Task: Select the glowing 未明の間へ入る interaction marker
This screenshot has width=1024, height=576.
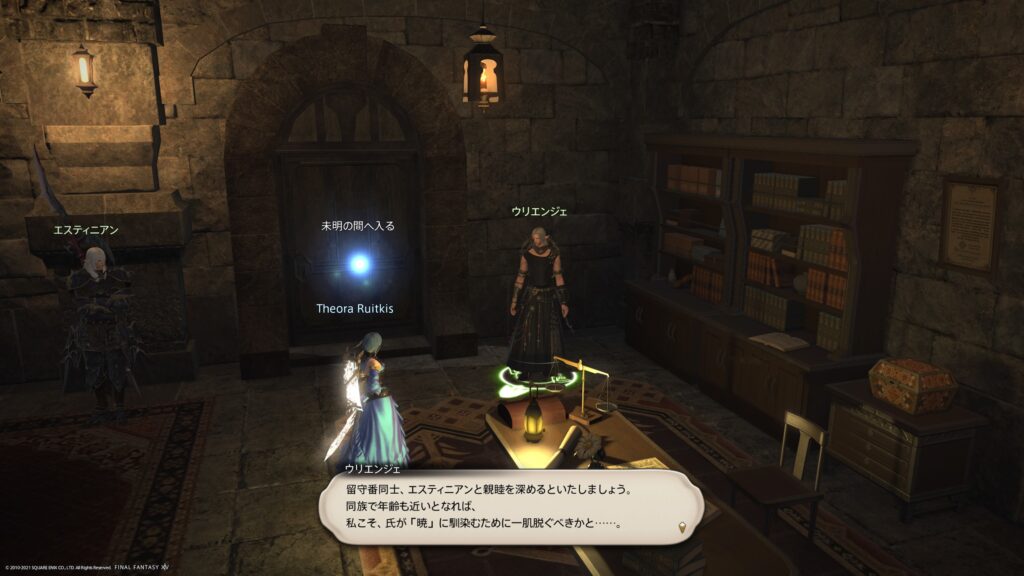Action: coord(359,264)
